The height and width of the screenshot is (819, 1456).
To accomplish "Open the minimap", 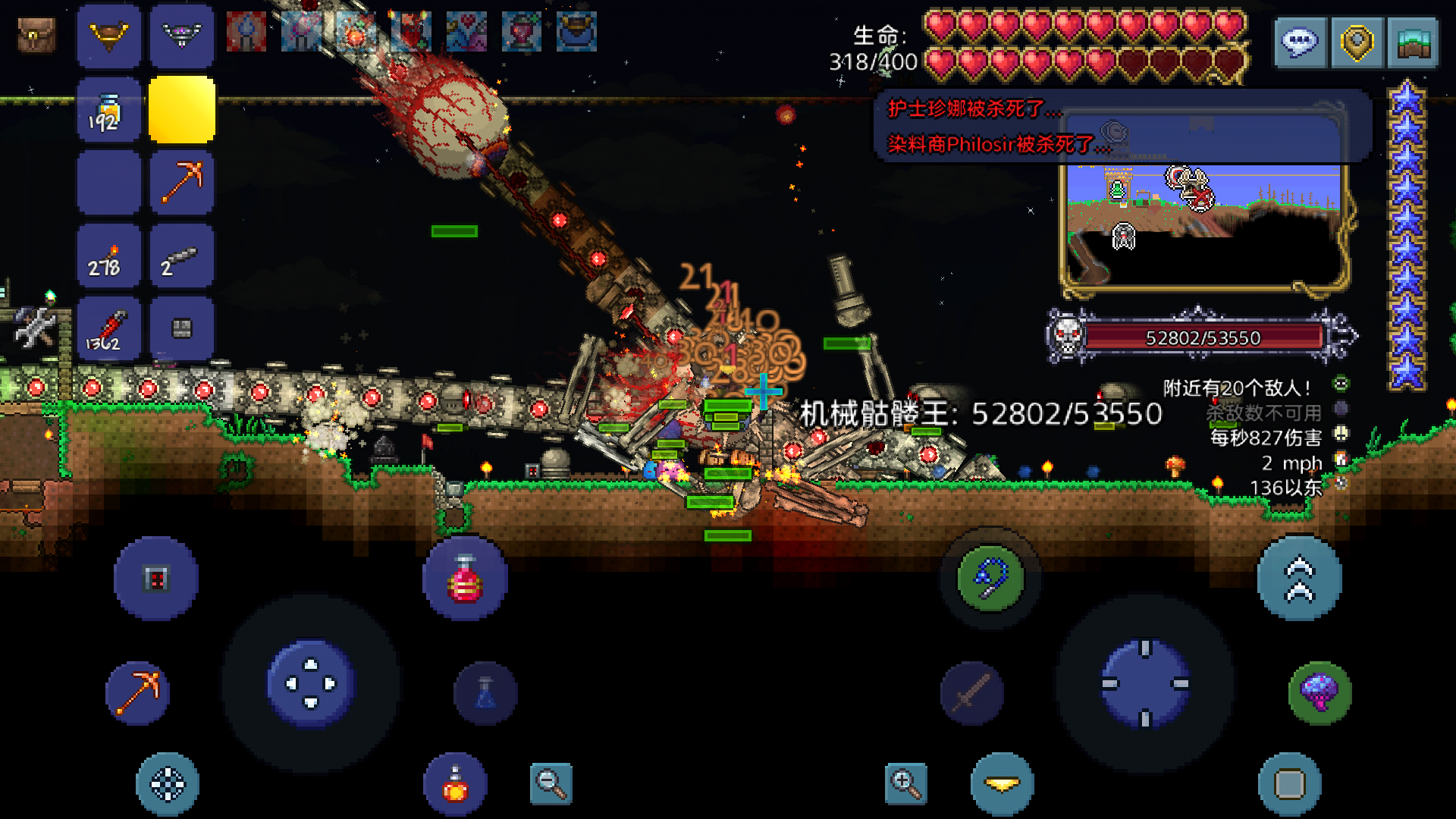I will [1204, 227].
